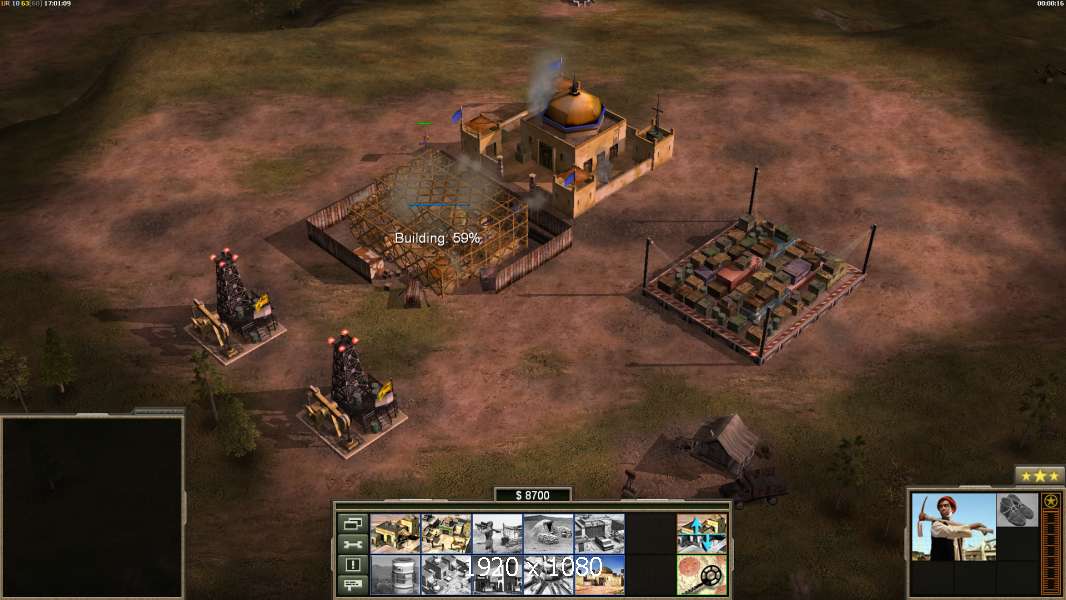This screenshot has width=1066, height=600.
Task: Click the minimap radar panel
Action: (92, 506)
